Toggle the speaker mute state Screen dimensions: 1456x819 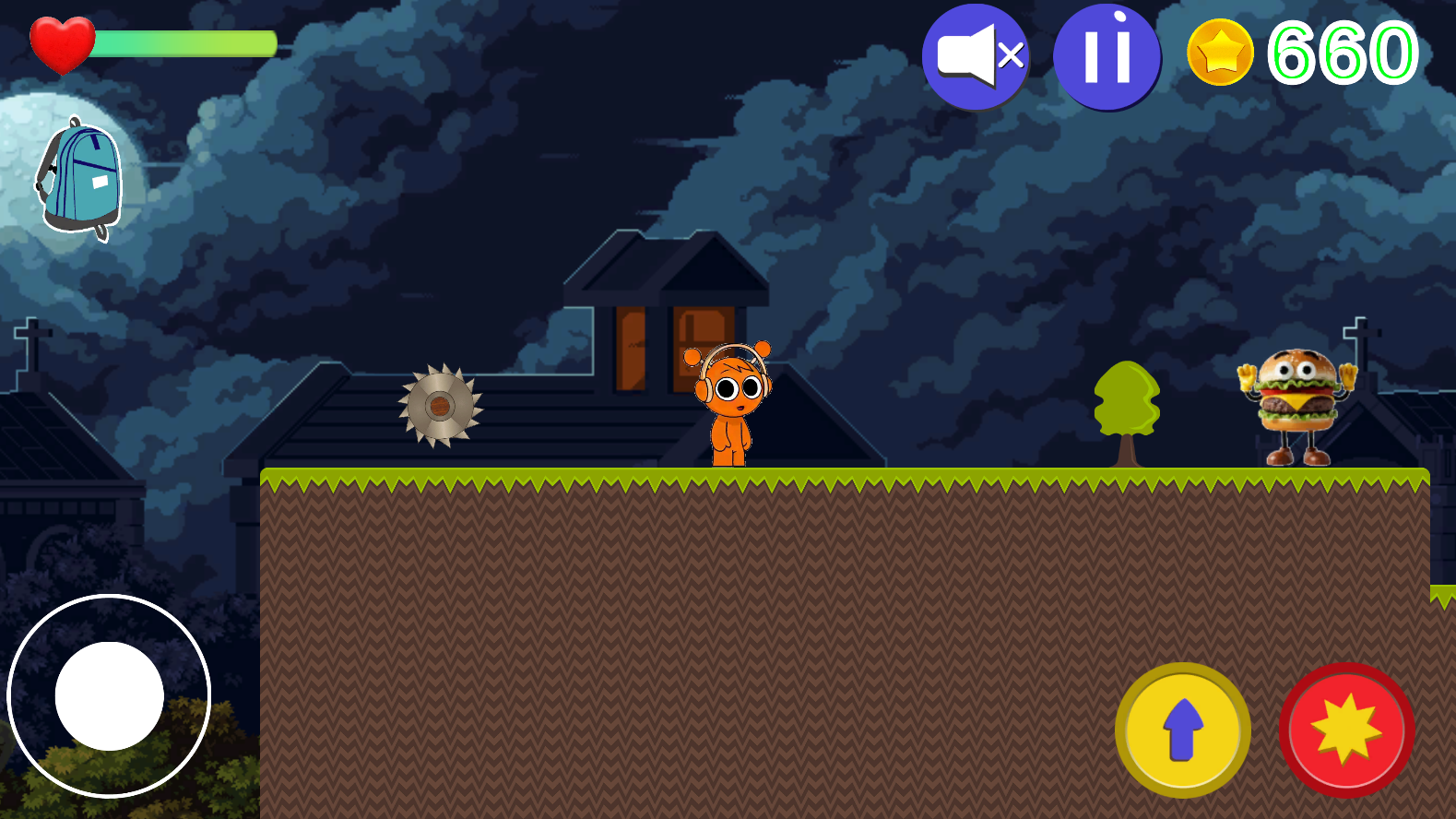point(975,56)
